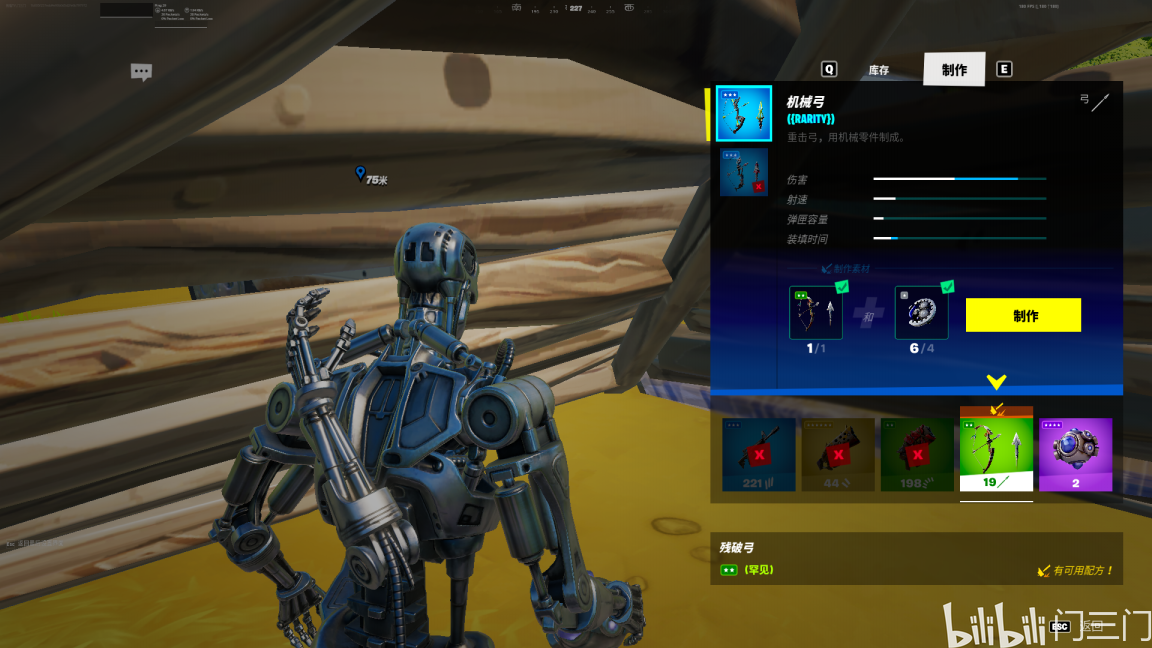Viewport: 1152px width, 648px height.
Task: Click the mechanical parts ingredient slot showing 6/4
Action: tap(921, 313)
